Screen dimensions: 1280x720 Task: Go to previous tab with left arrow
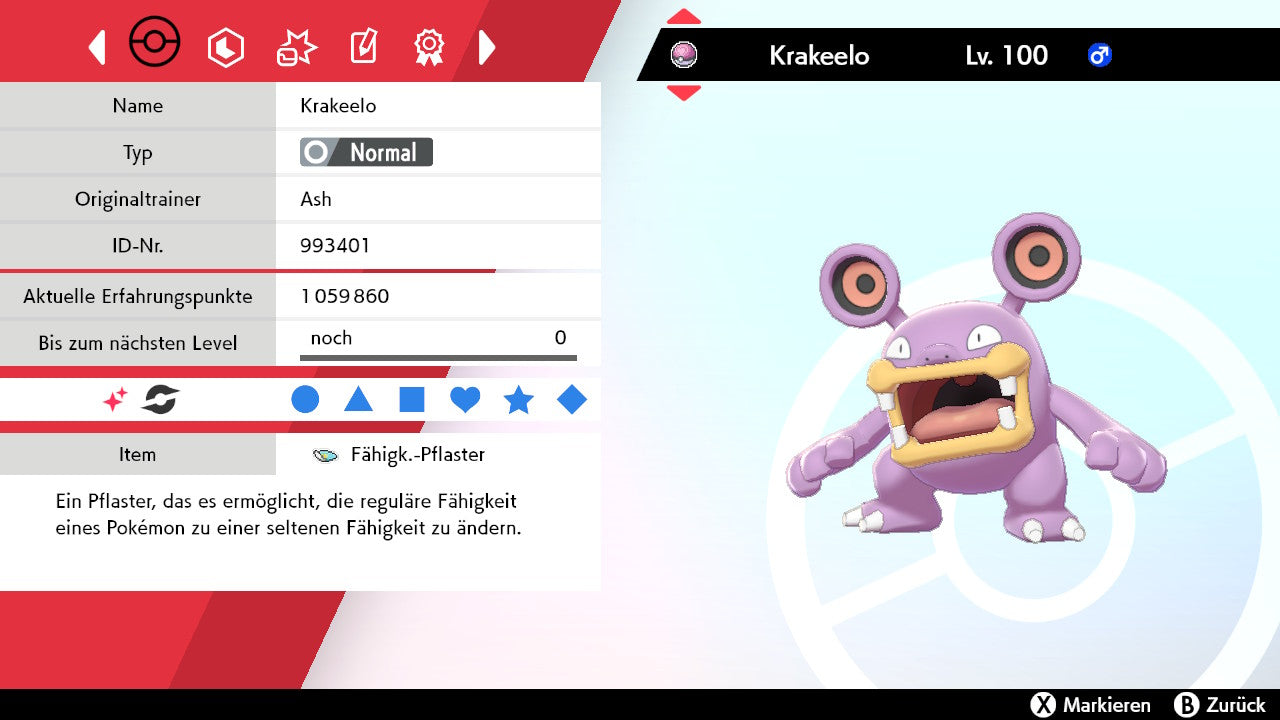click(97, 47)
